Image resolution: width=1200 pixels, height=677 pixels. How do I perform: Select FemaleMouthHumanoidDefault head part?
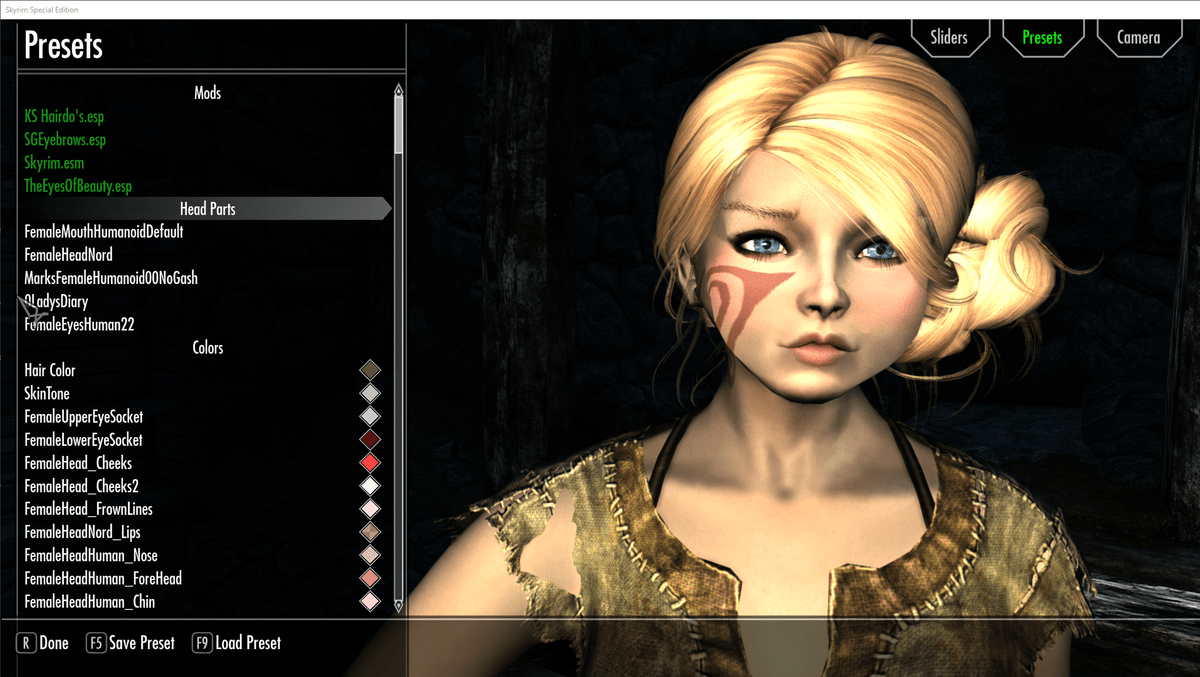104,232
